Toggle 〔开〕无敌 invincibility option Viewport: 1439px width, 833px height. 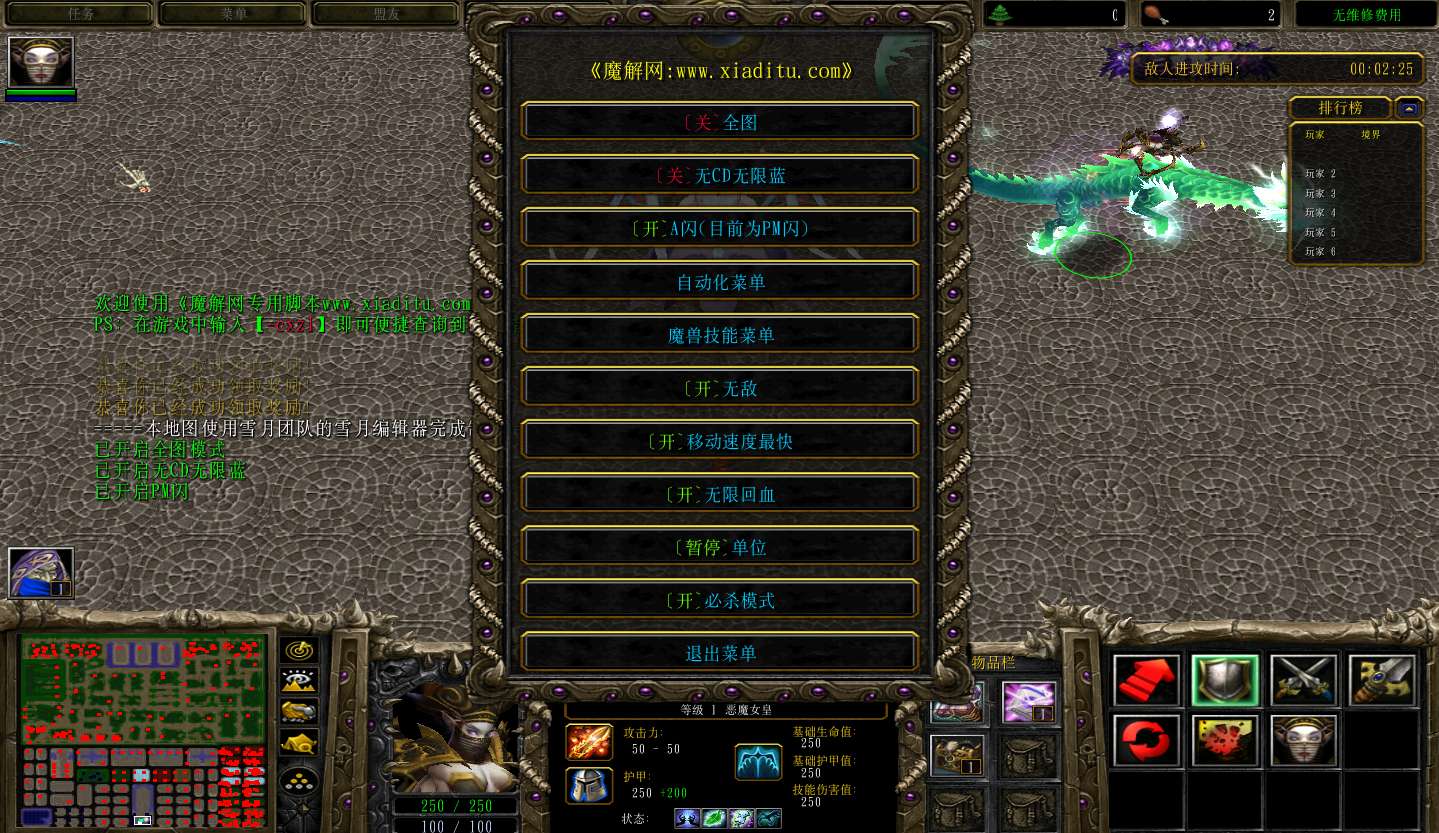(x=719, y=388)
